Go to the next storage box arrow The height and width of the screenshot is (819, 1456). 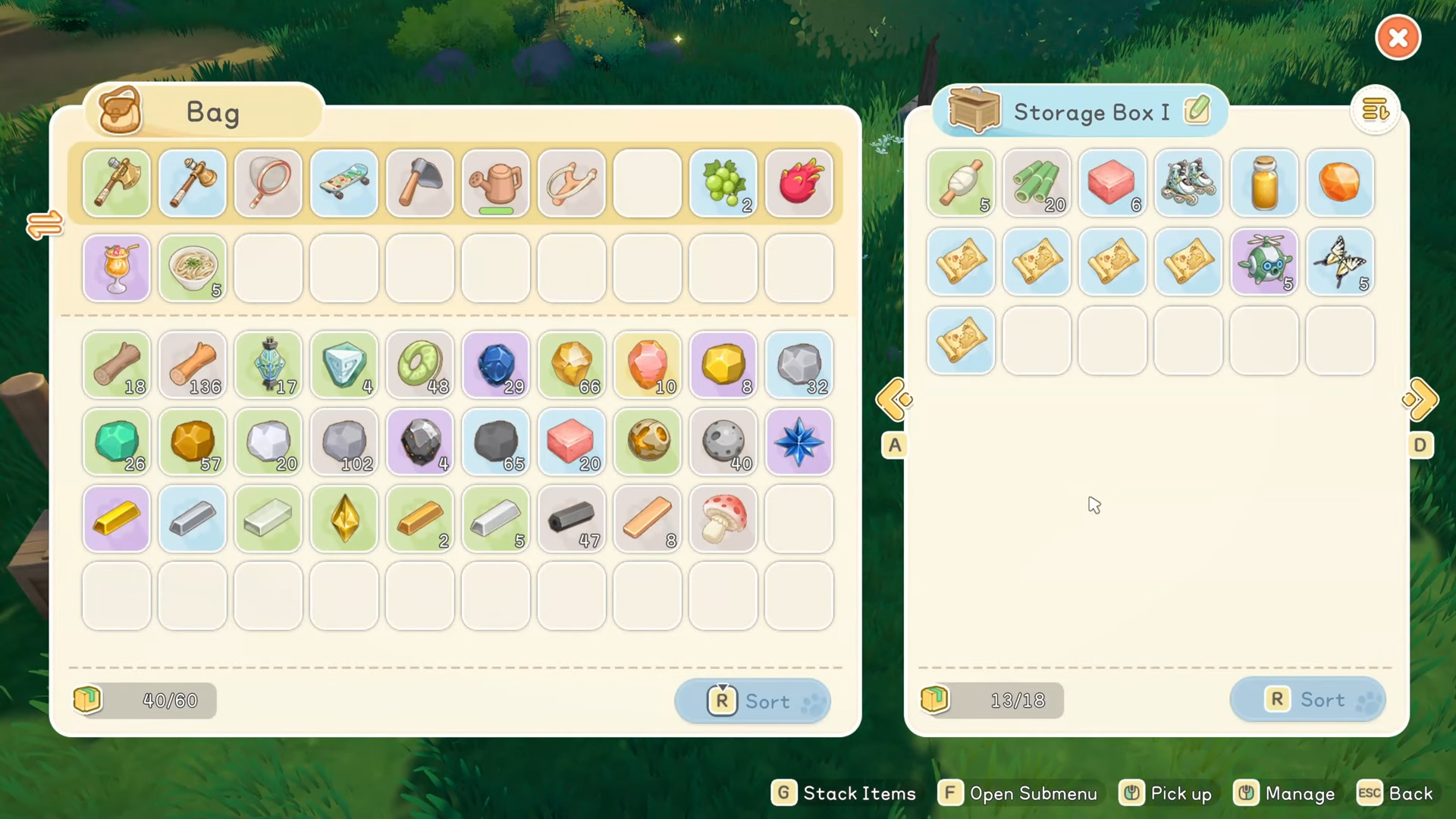pyautogui.click(x=1420, y=400)
